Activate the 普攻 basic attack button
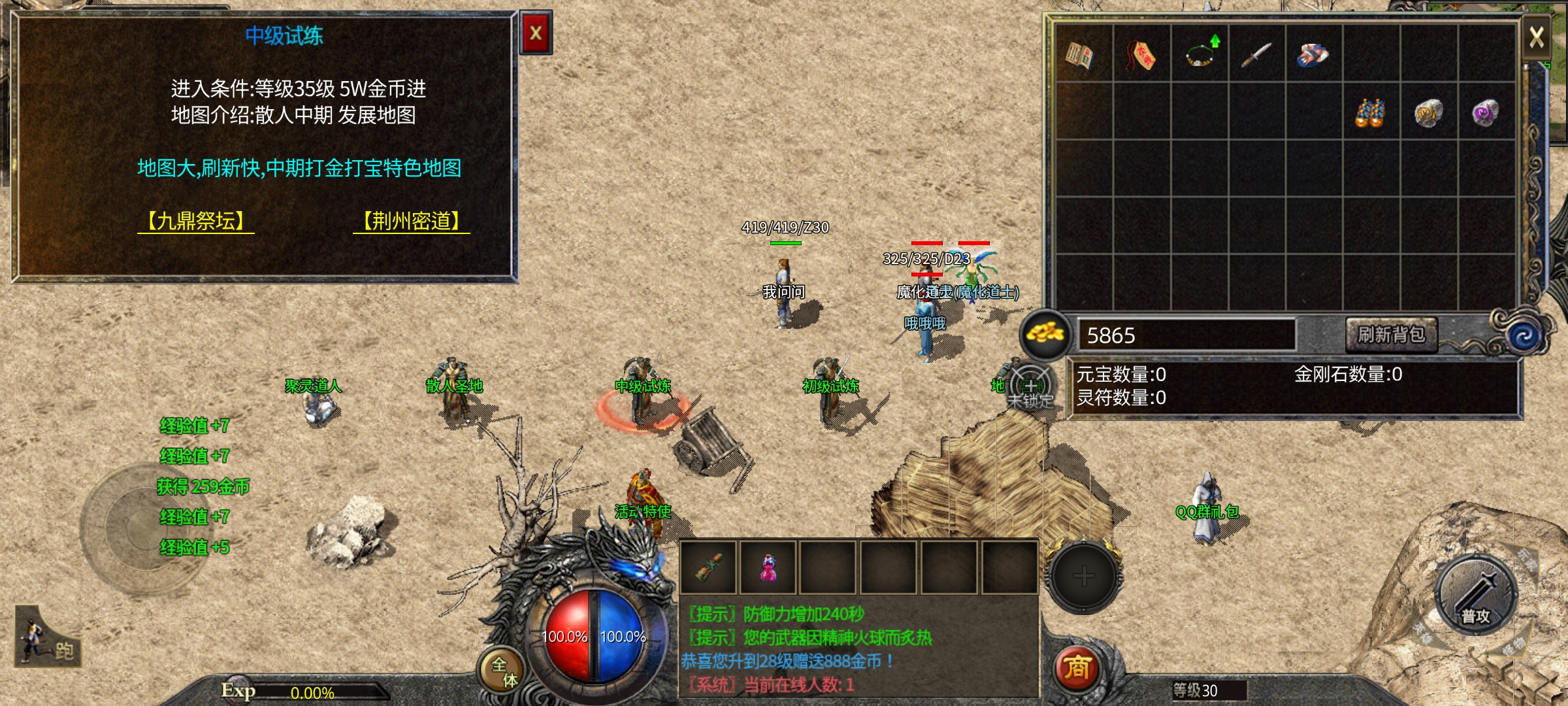This screenshot has height=706, width=1568. [1475, 595]
